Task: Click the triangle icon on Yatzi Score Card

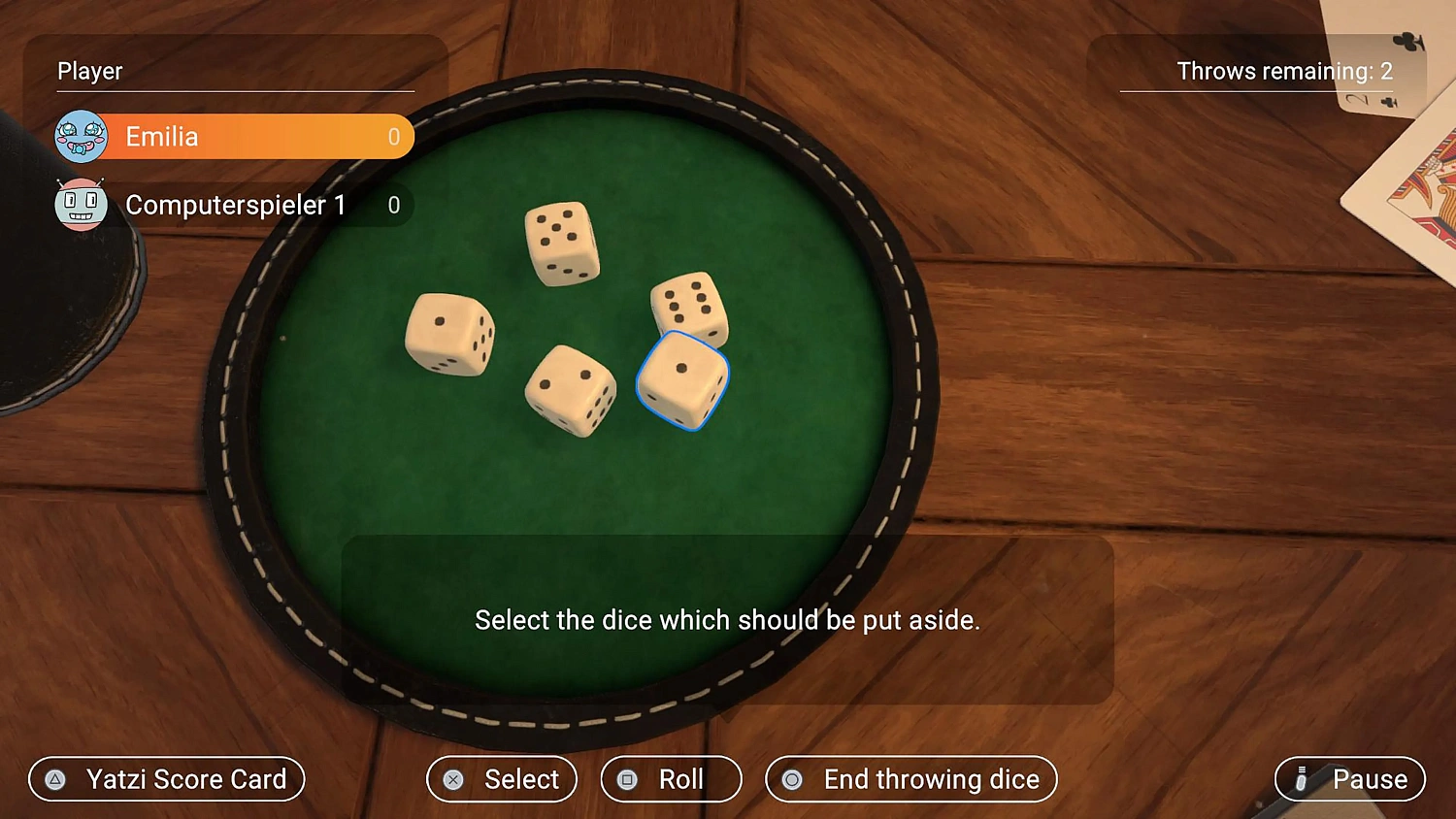Action: click(55, 779)
